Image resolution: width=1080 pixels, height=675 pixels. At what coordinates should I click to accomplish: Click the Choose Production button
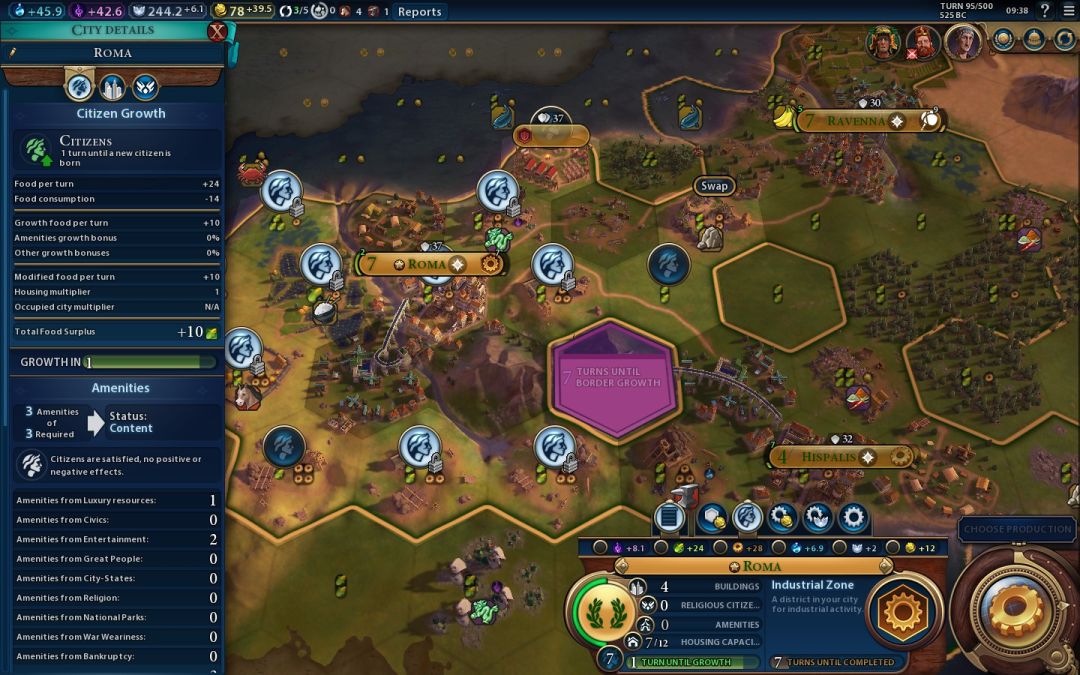1018,529
